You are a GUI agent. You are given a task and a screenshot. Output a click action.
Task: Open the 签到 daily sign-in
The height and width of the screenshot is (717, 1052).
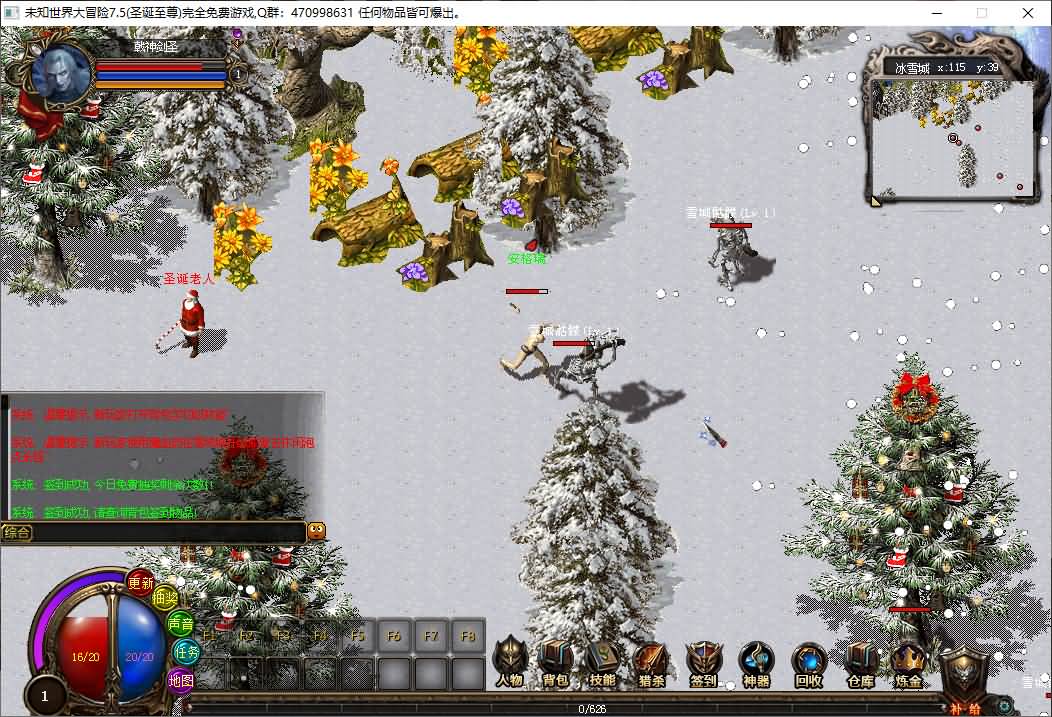click(703, 662)
